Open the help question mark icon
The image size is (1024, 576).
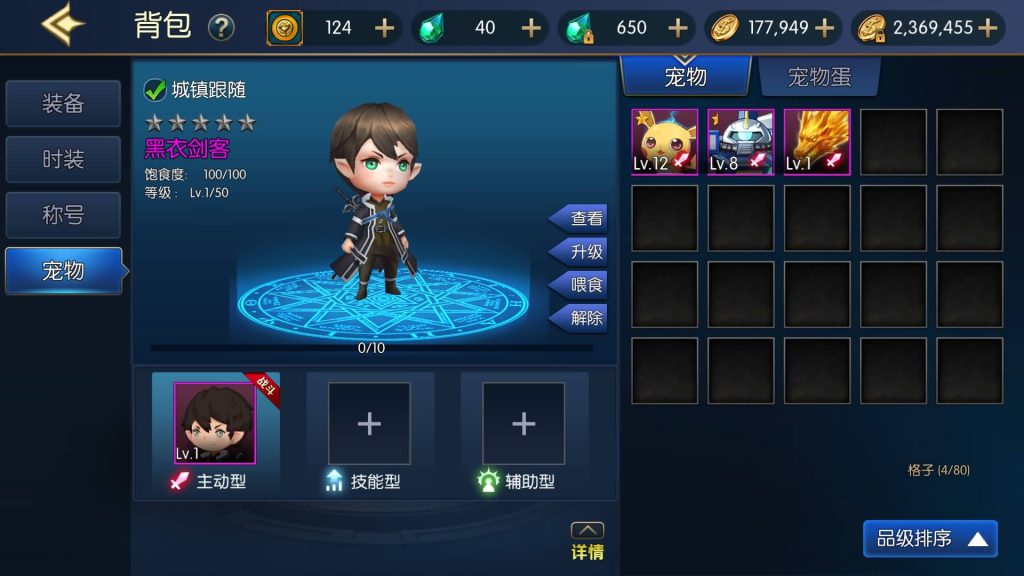(221, 28)
